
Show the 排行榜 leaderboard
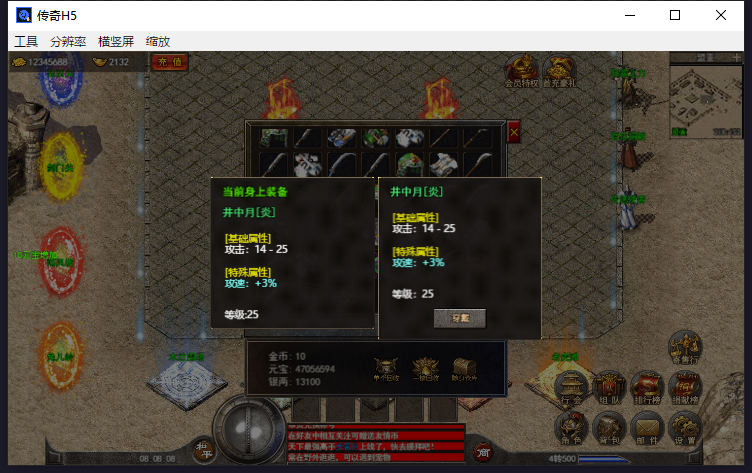647,389
